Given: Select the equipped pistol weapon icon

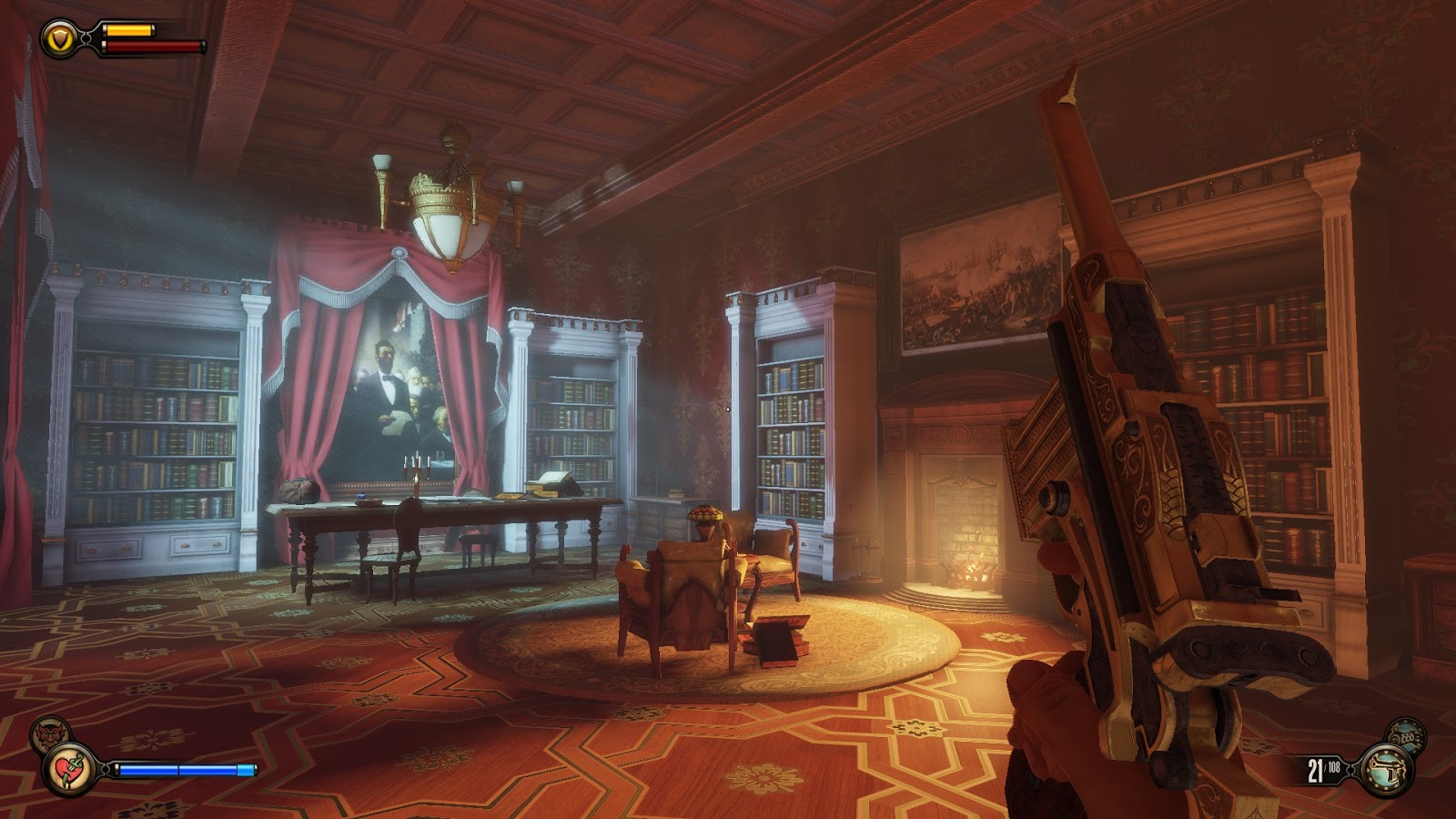Looking at the screenshot, I should [x=1388, y=771].
